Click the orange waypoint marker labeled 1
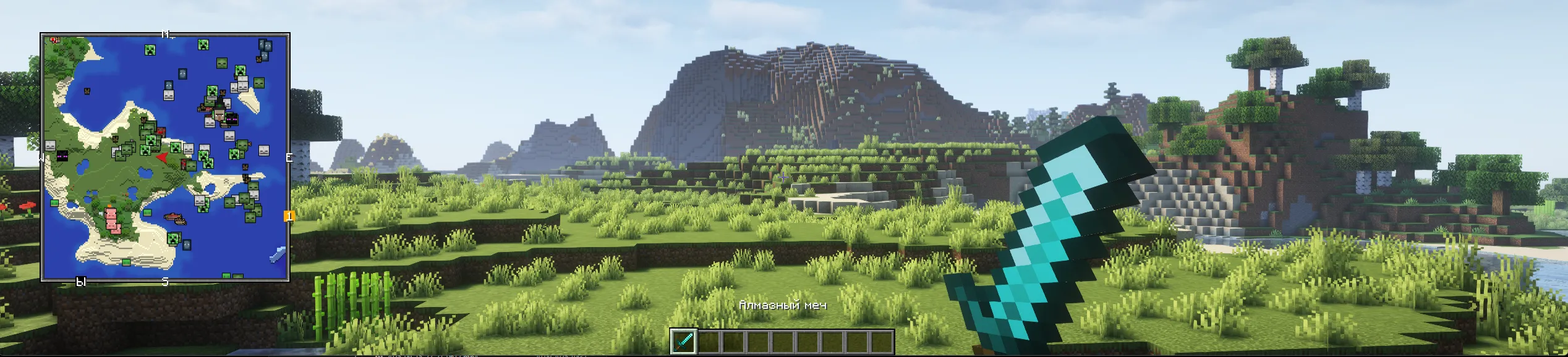The image size is (1568, 357). pyautogui.click(x=289, y=216)
